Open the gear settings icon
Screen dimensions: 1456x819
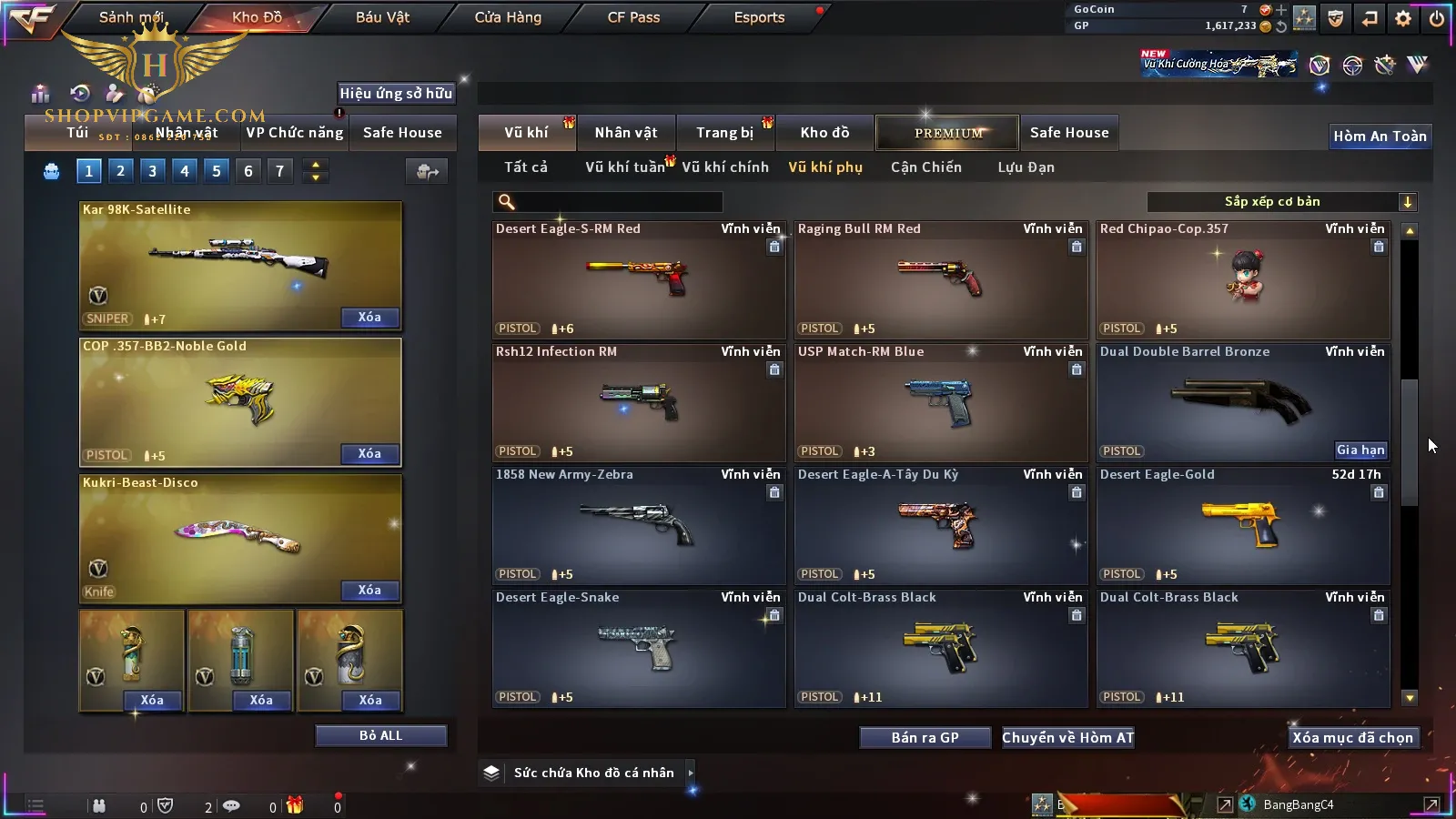coord(1403,18)
